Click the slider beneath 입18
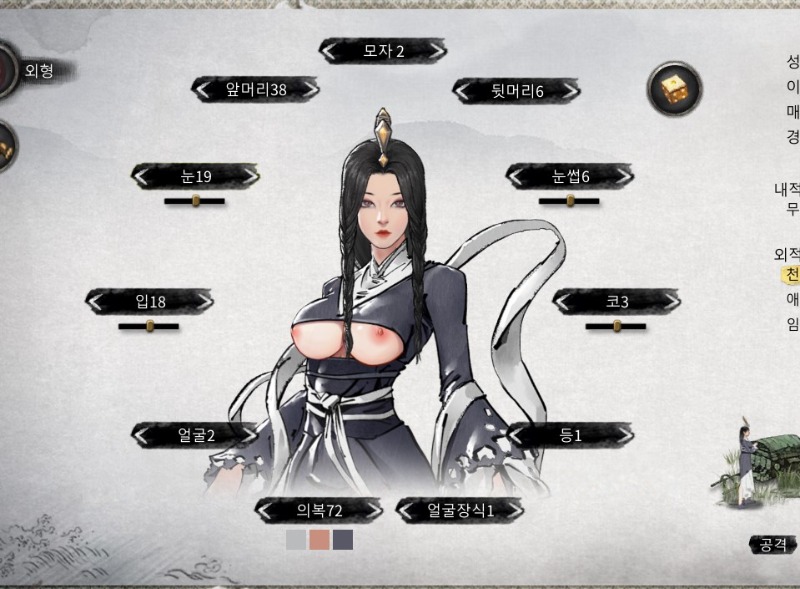800x589 pixels. click(149, 326)
